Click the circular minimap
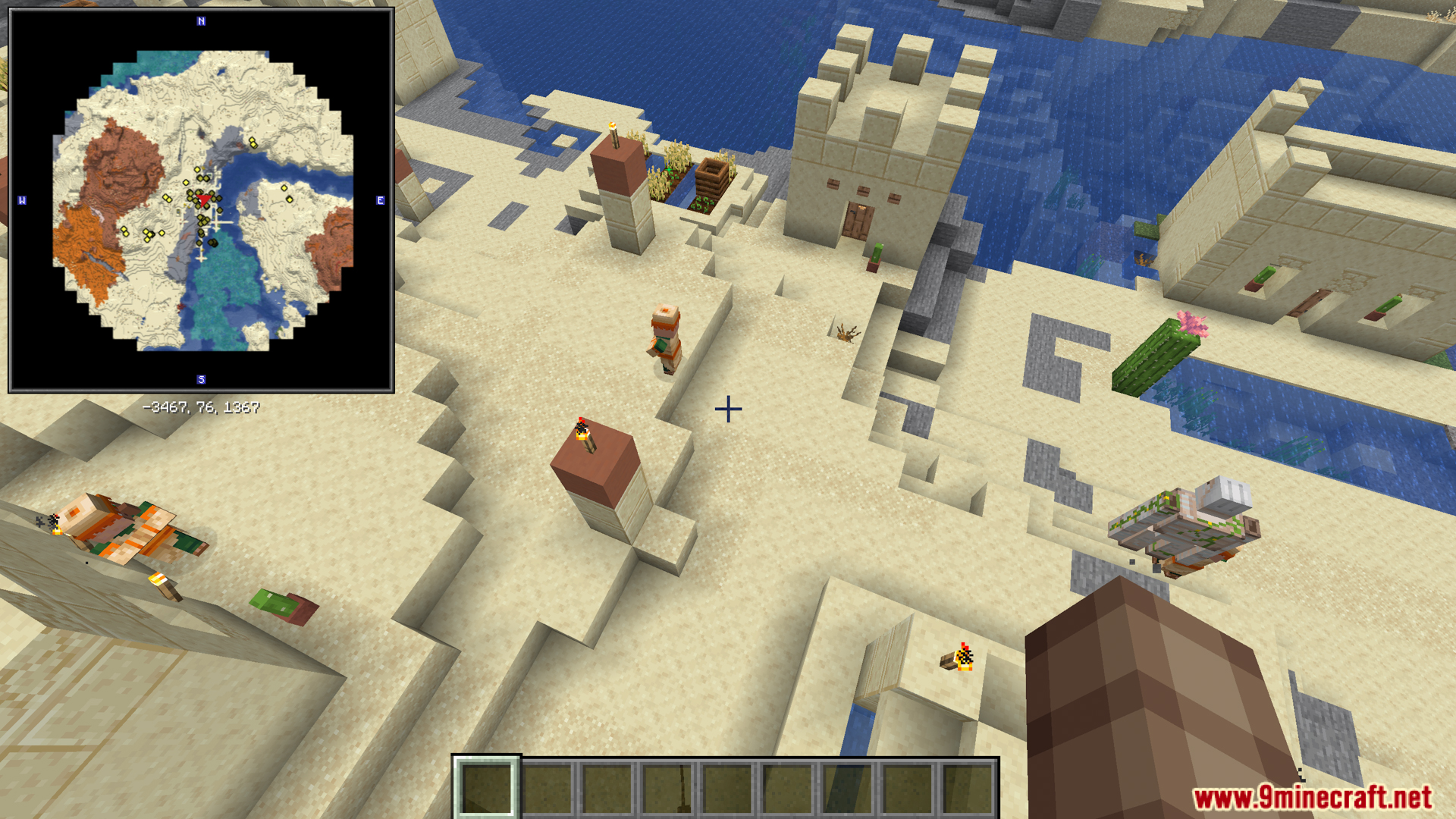 click(x=202, y=200)
